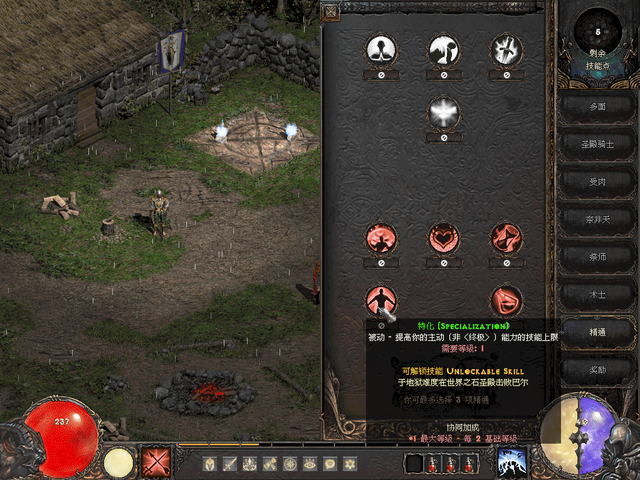
Task: Select the white hooded figure skill
Action: (x=381, y=49)
